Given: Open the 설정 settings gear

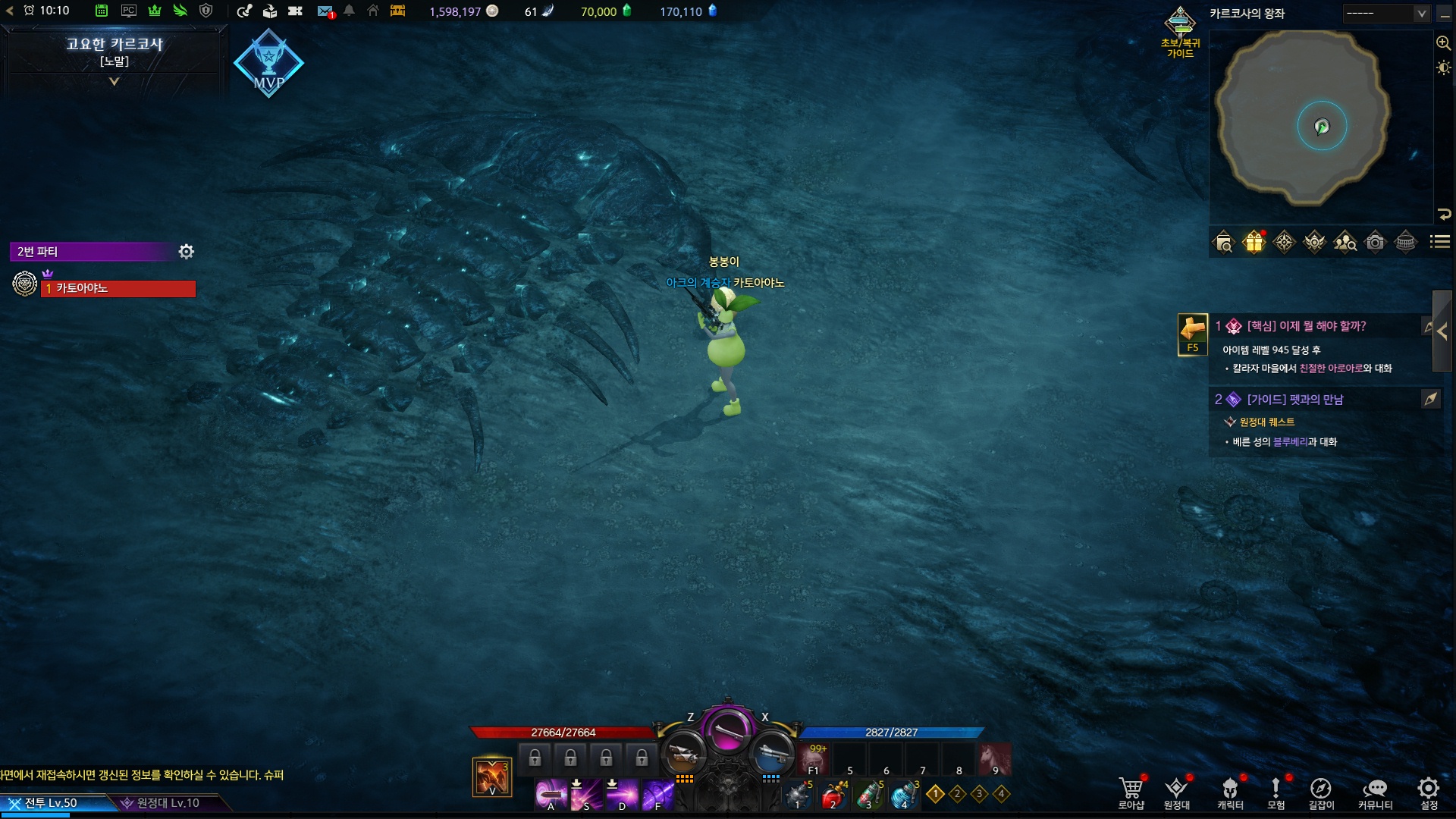Looking at the screenshot, I should coord(1429,792).
